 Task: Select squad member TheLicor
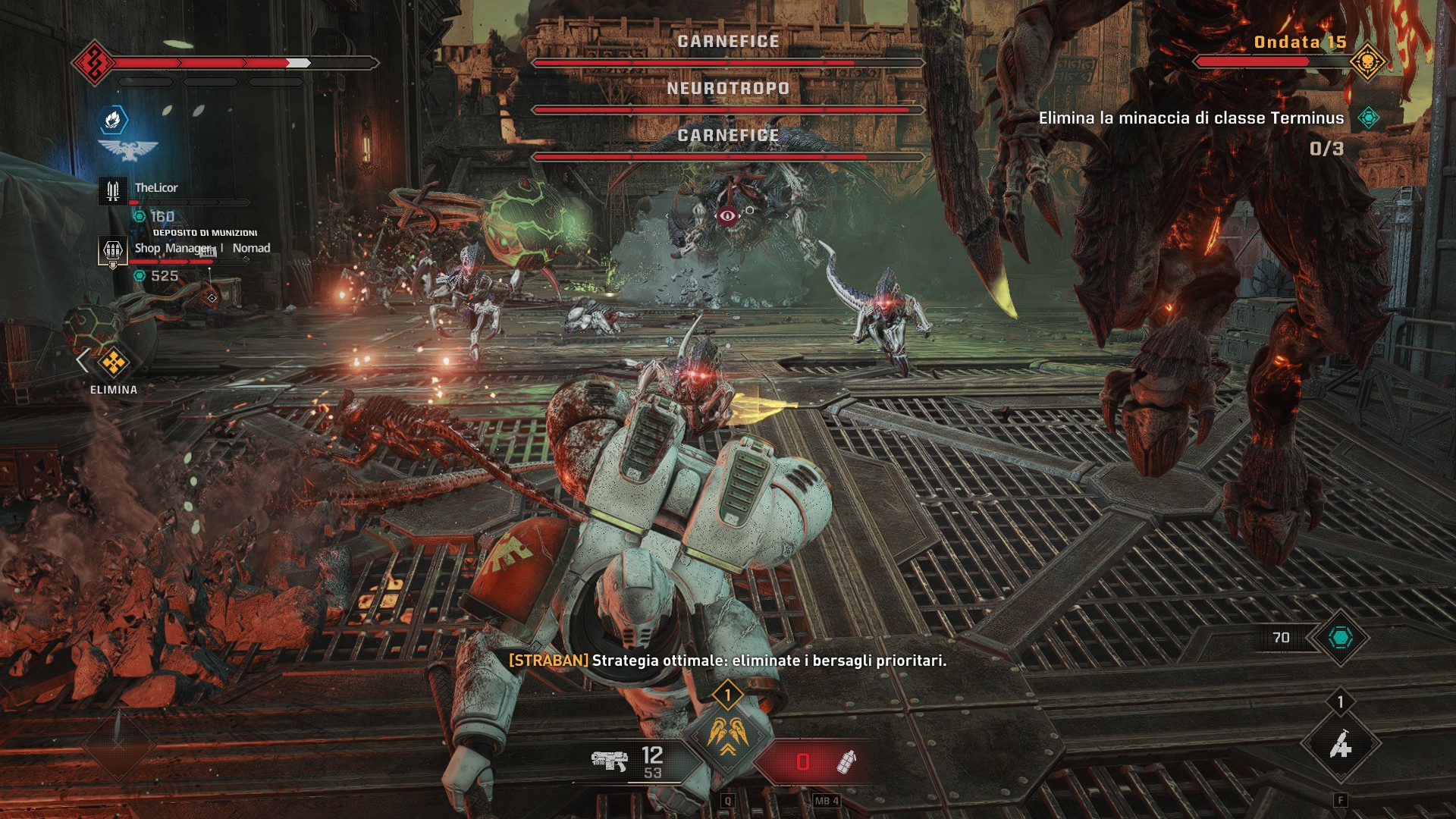click(156, 188)
